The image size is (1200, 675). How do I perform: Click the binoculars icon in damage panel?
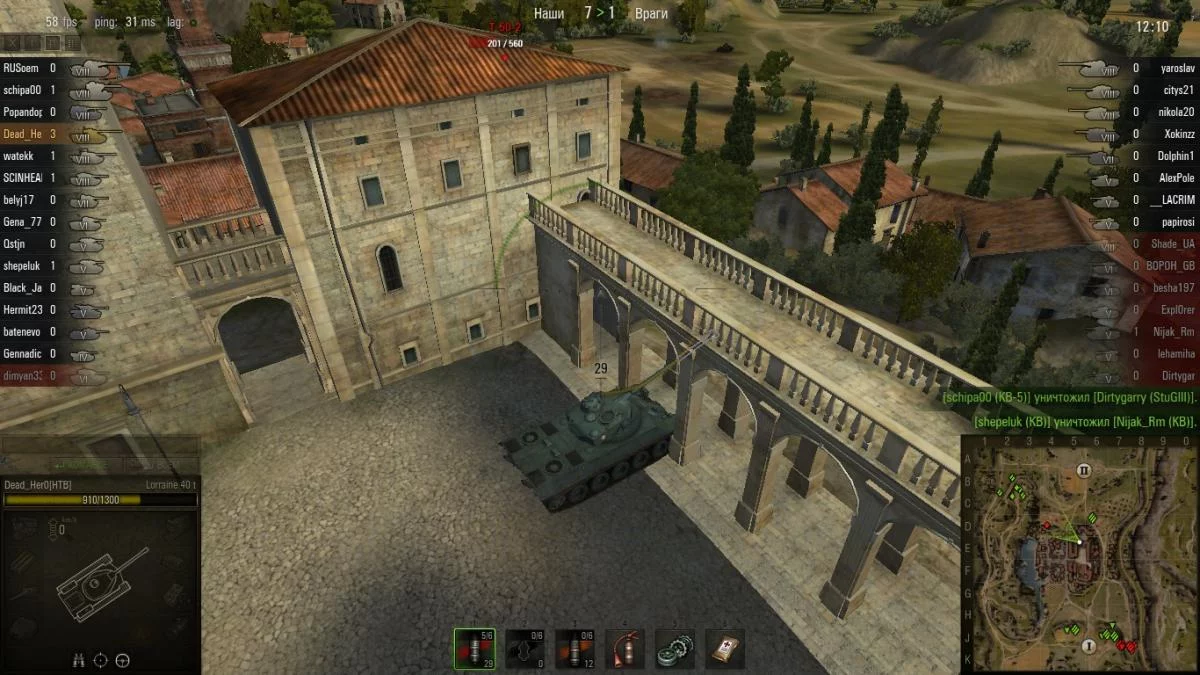(79, 660)
